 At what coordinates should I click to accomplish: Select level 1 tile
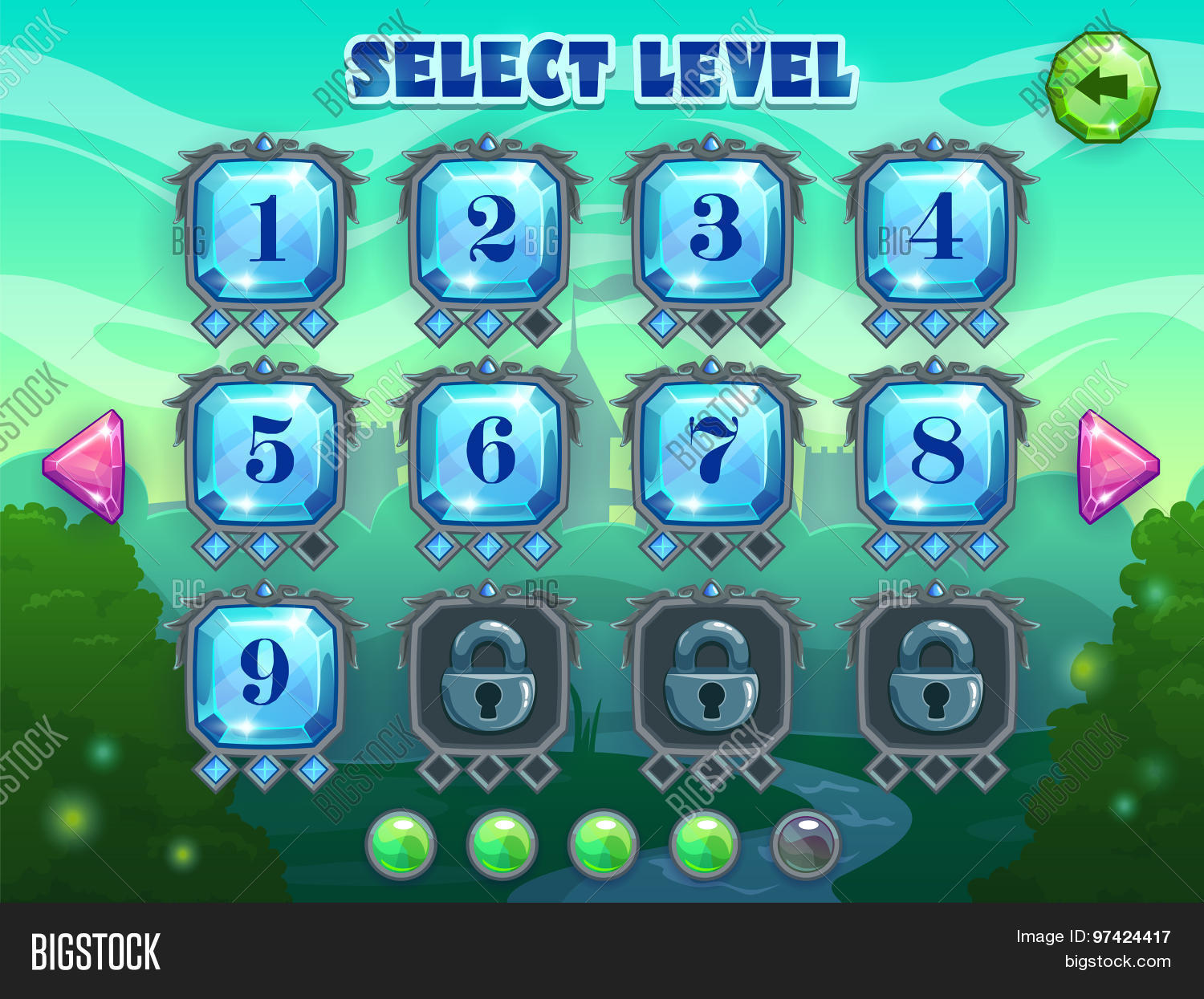point(266,229)
